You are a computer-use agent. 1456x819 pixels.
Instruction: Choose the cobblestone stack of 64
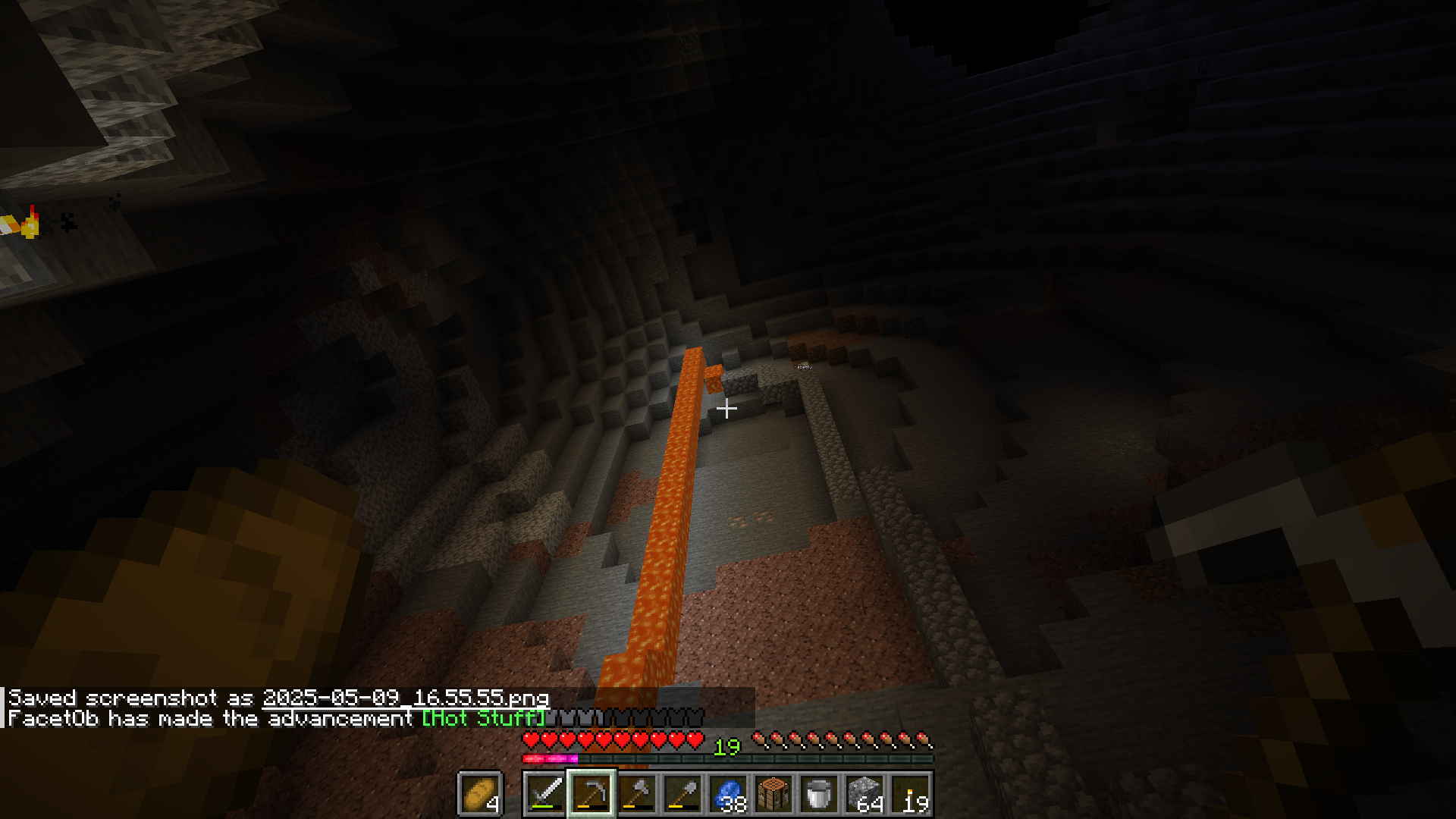click(x=864, y=794)
